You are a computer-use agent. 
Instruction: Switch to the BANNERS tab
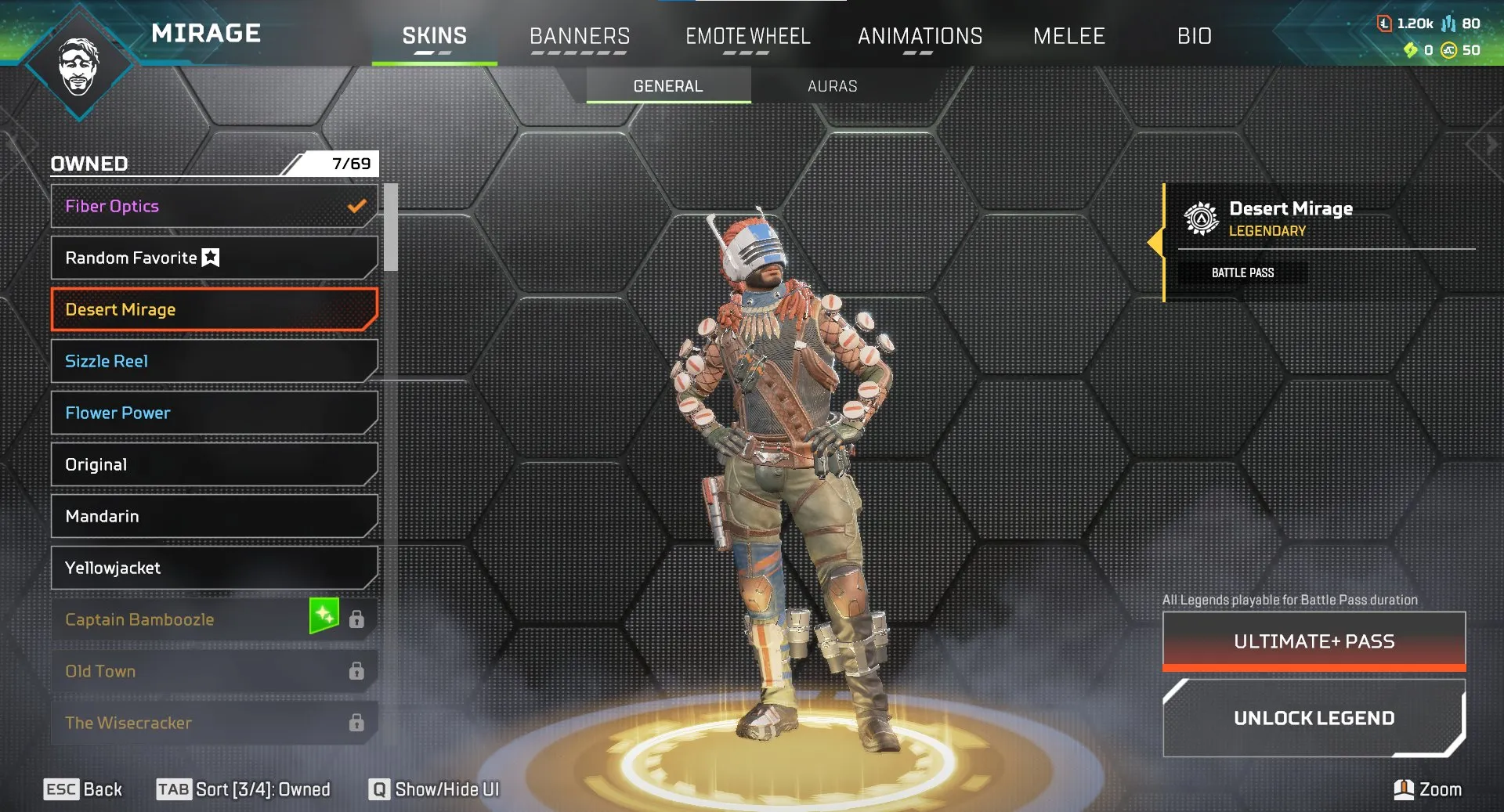coord(580,35)
